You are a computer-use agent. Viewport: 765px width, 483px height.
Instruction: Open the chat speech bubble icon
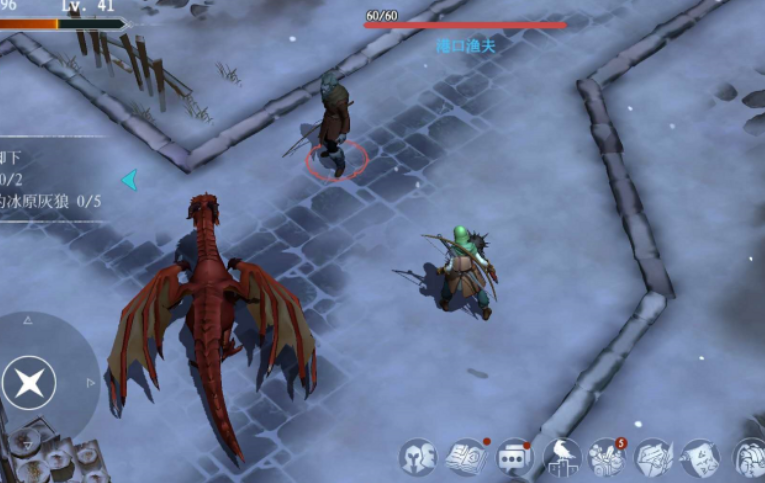[513, 458]
